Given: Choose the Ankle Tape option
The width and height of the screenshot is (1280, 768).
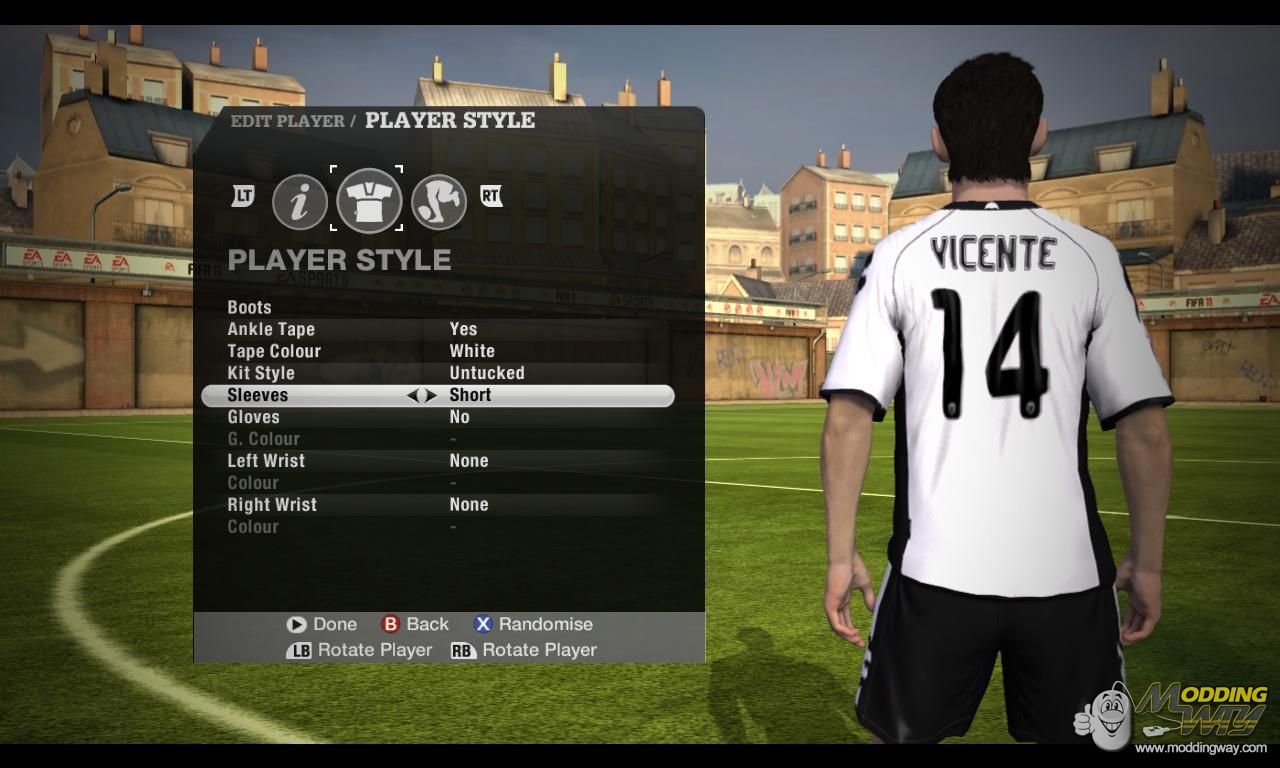Looking at the screenshot, I should (271, 329).
